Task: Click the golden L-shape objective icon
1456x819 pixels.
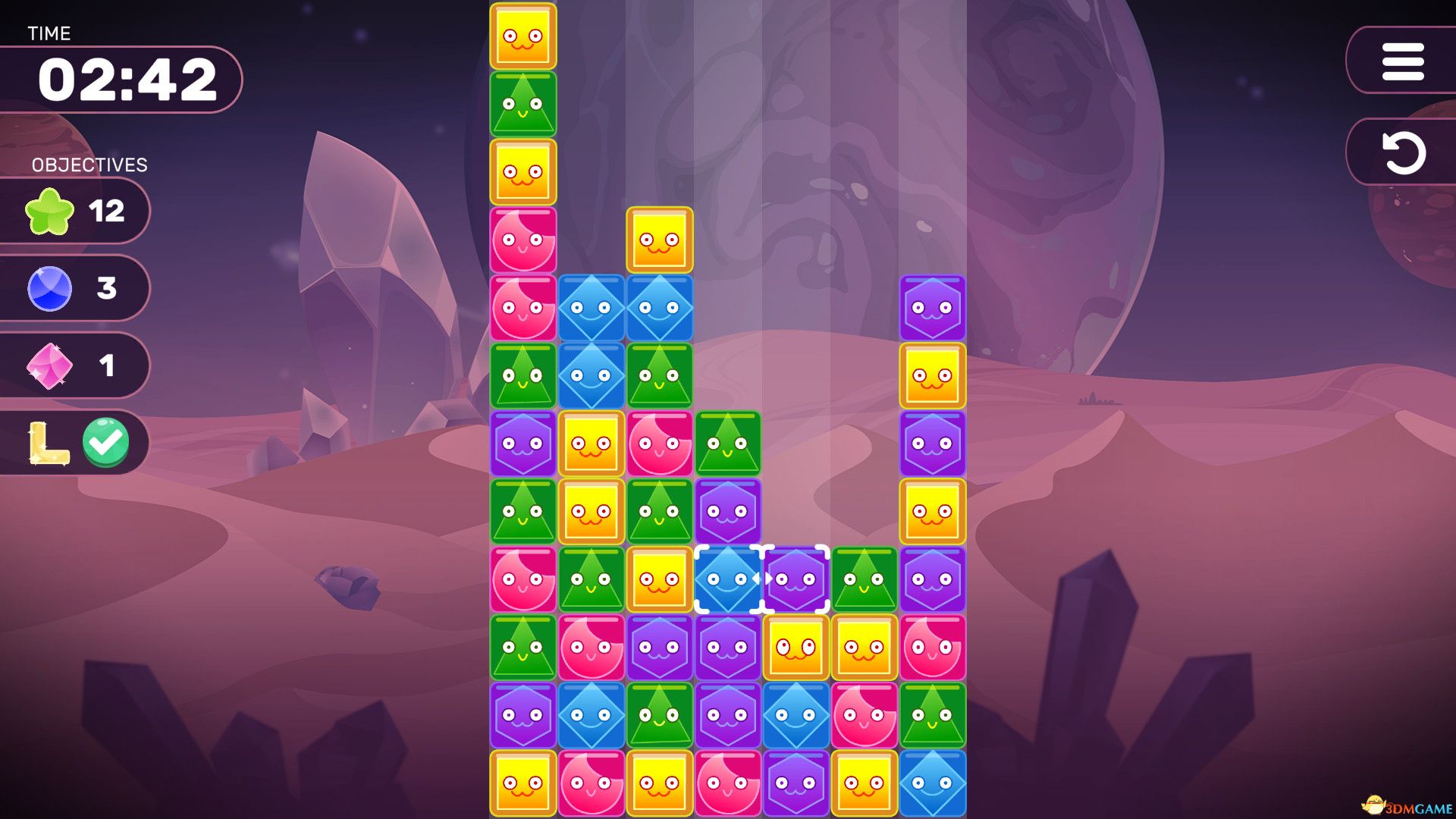Action: [49, 444]
